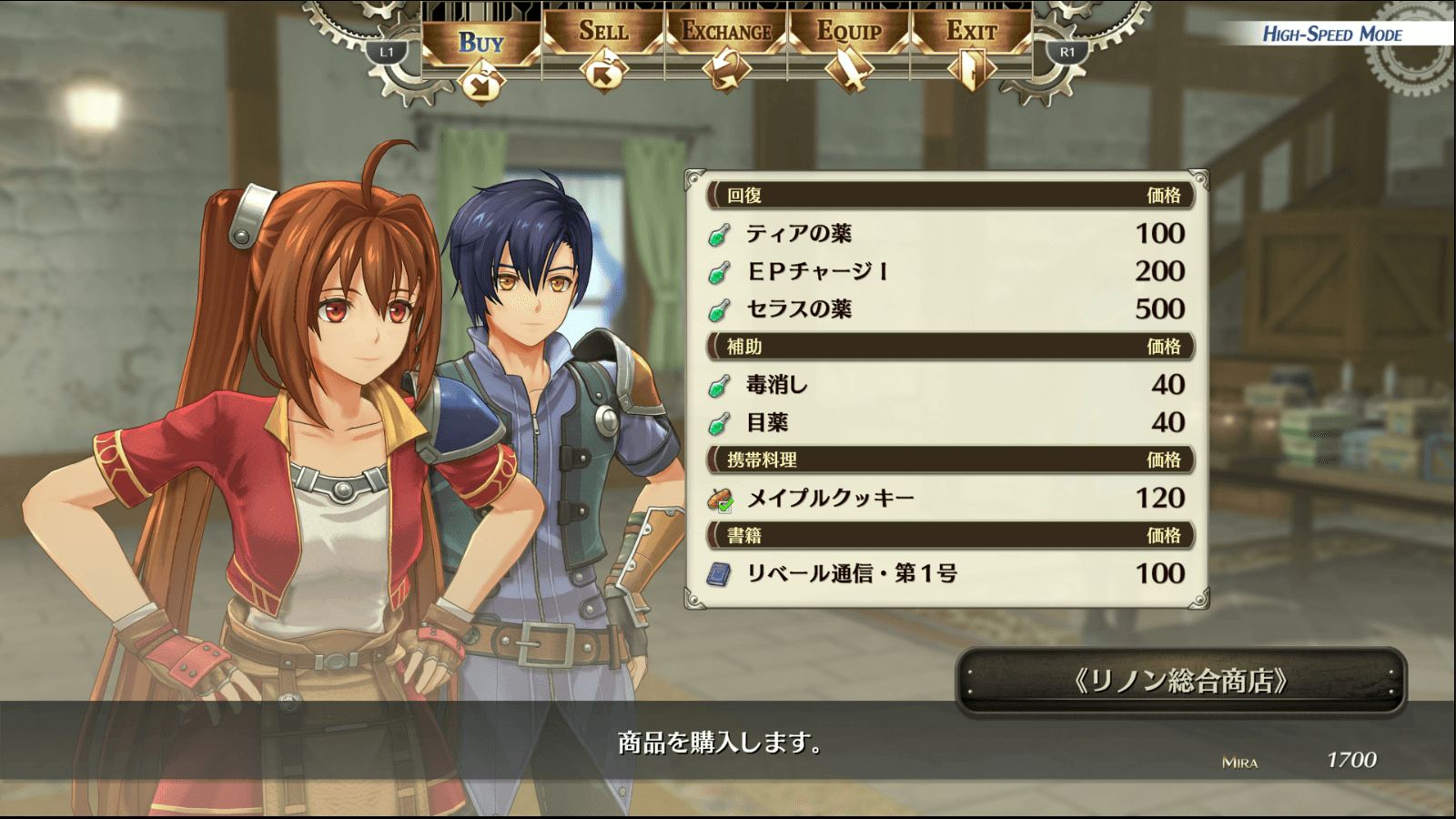Select the Exchange tab
Screen dimensions: 1456x819
726,33
